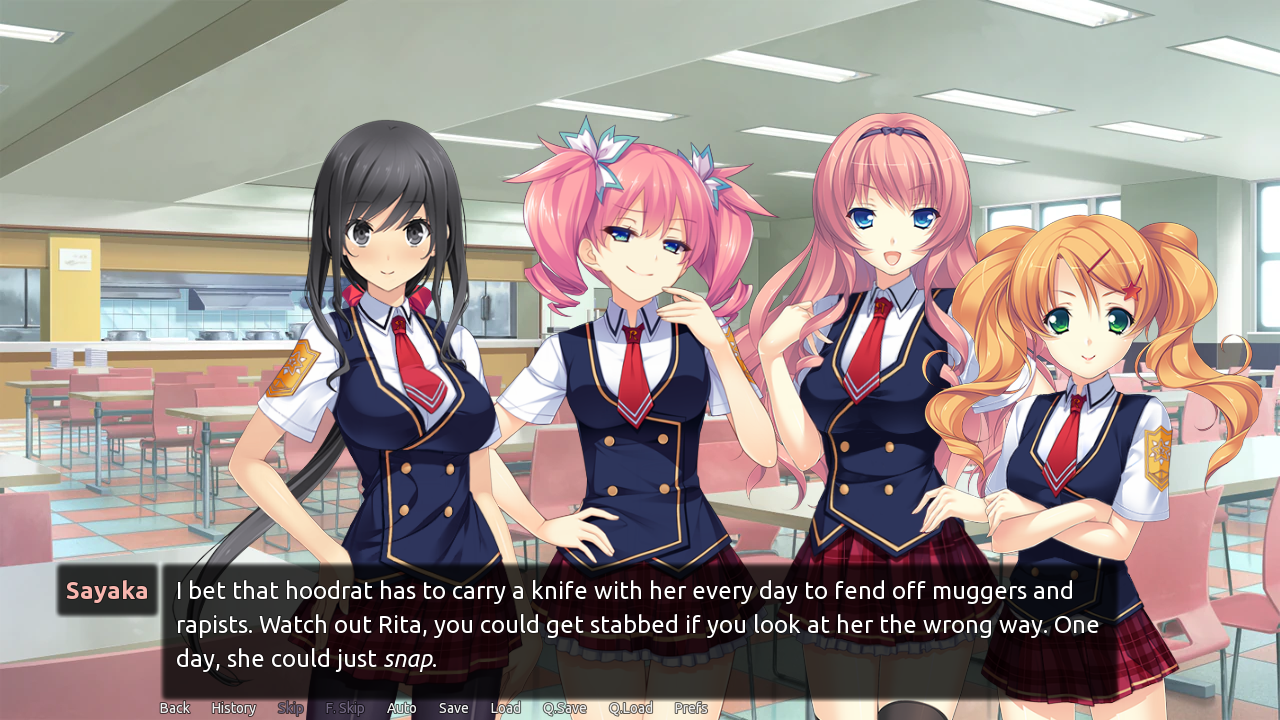The width and height of the screenshot is (1280, 720).
Task: Enable Skip mode in the quick menu
Action: [x=290, y=707]
